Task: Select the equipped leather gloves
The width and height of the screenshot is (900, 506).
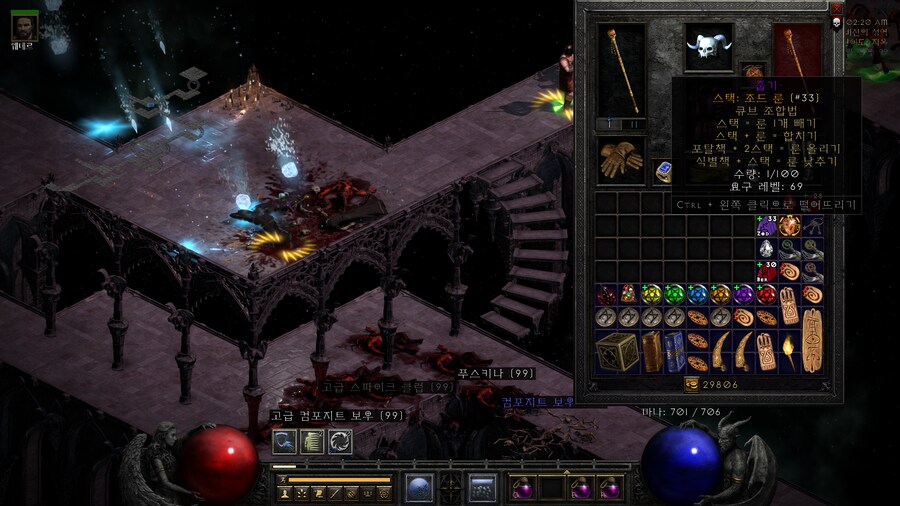Action: click(620, 159)
